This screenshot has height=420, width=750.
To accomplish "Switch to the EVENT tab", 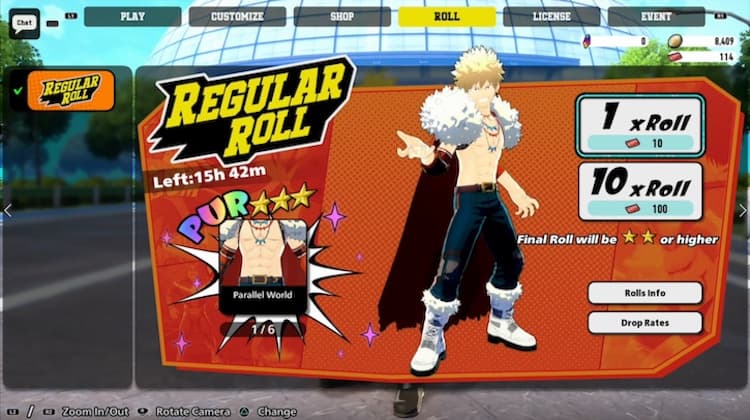I will click(656, 16).
